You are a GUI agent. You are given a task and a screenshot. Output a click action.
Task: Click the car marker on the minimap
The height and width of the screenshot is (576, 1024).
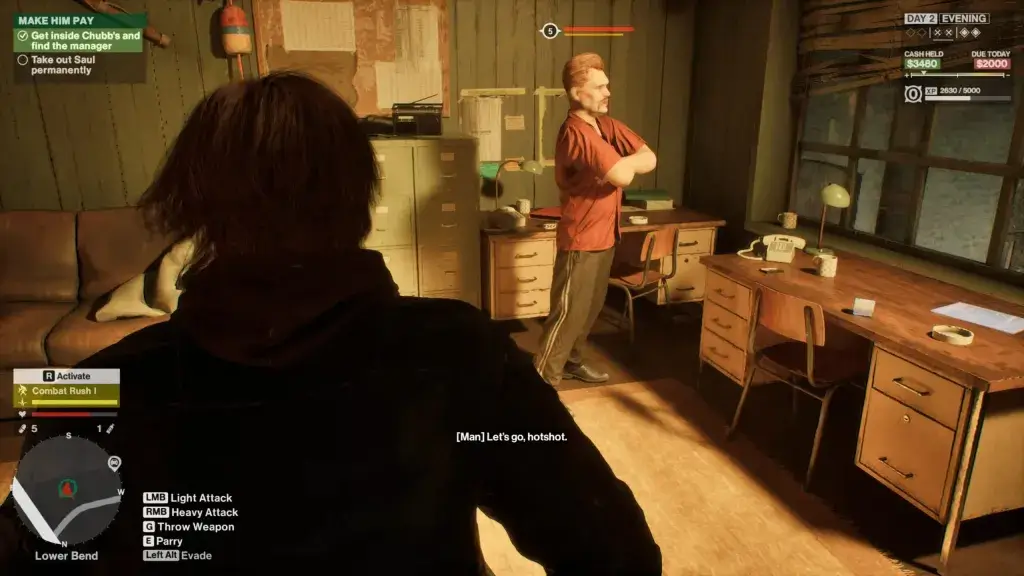coord(114,463)
